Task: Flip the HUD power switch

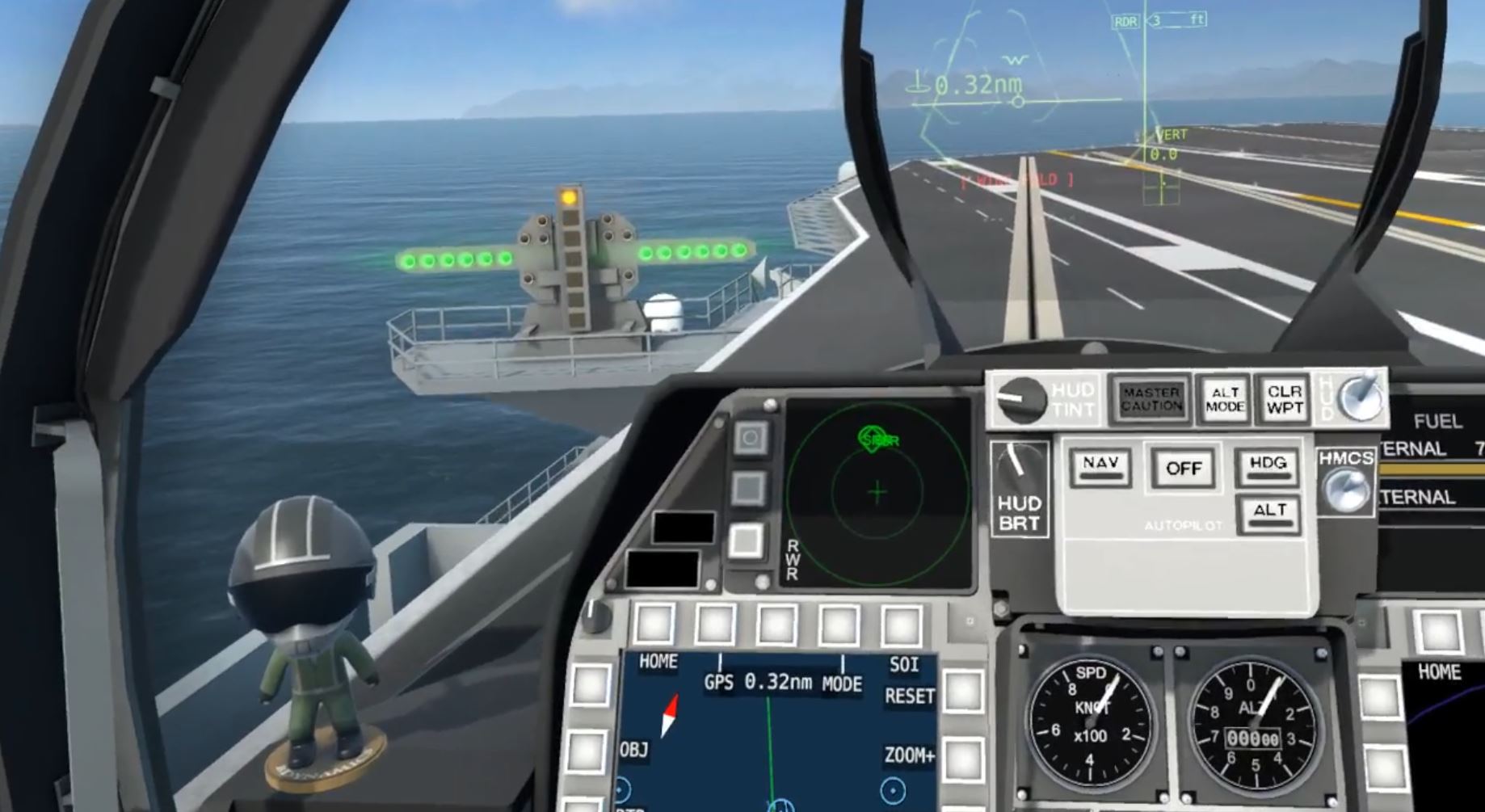Action: pyautogui.click(x=1361, y=396)
